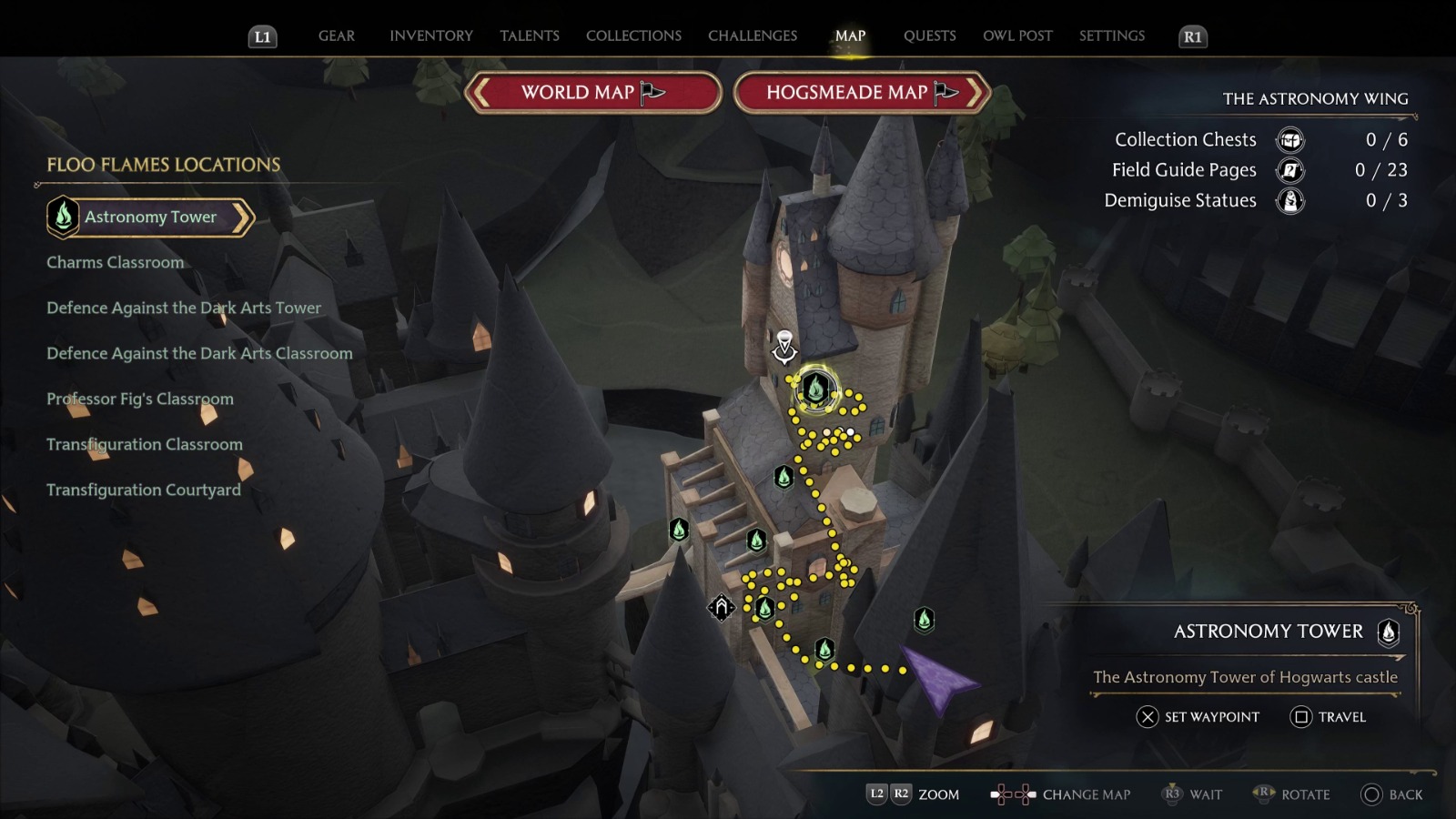Click the player location marker on the tower
The height and width of the screenshot is (819, 1456).
point(784,353)
